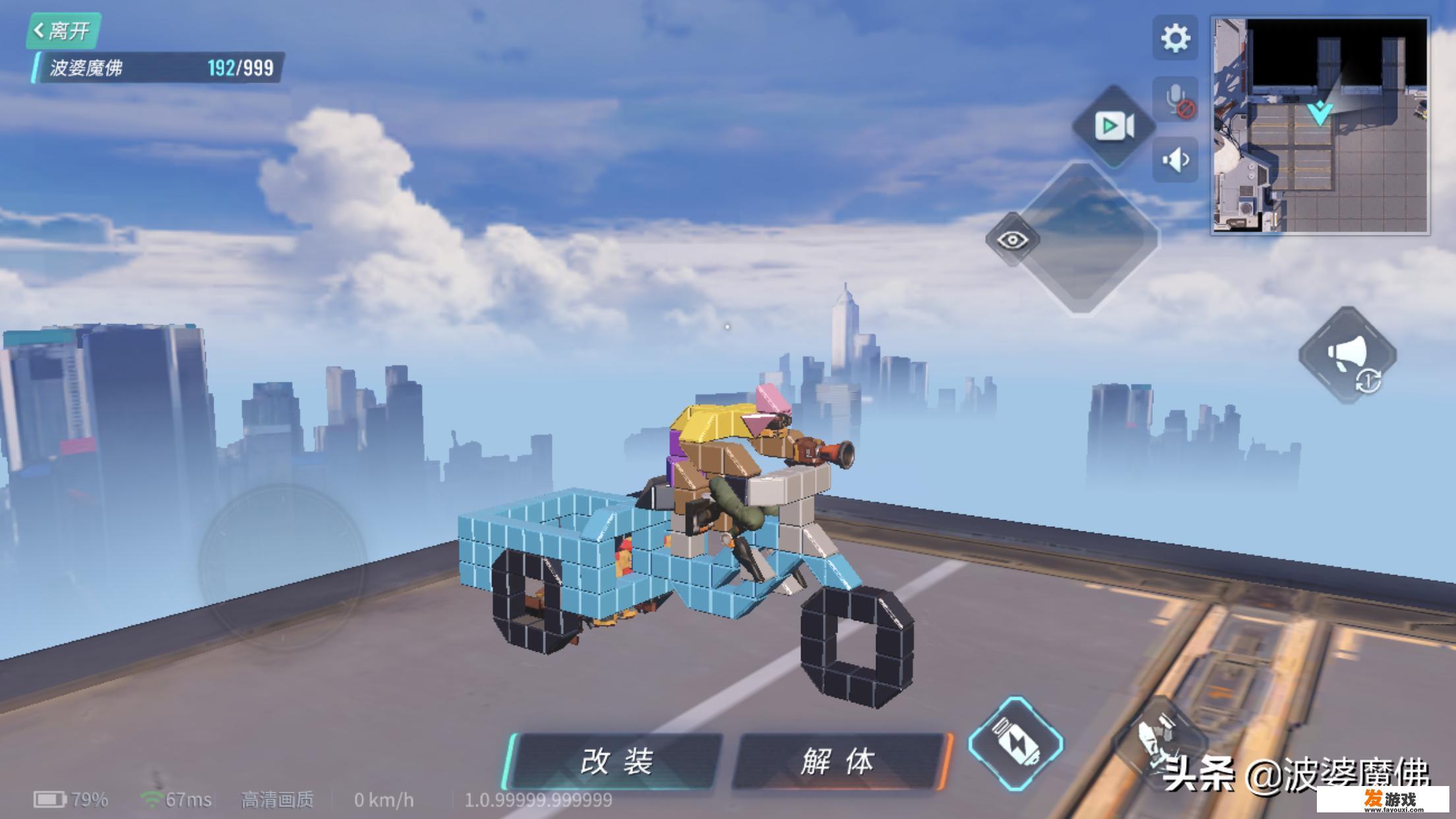Toggle the muted microphone icon
This screenshot has width=1456, height=819.
1175,102
